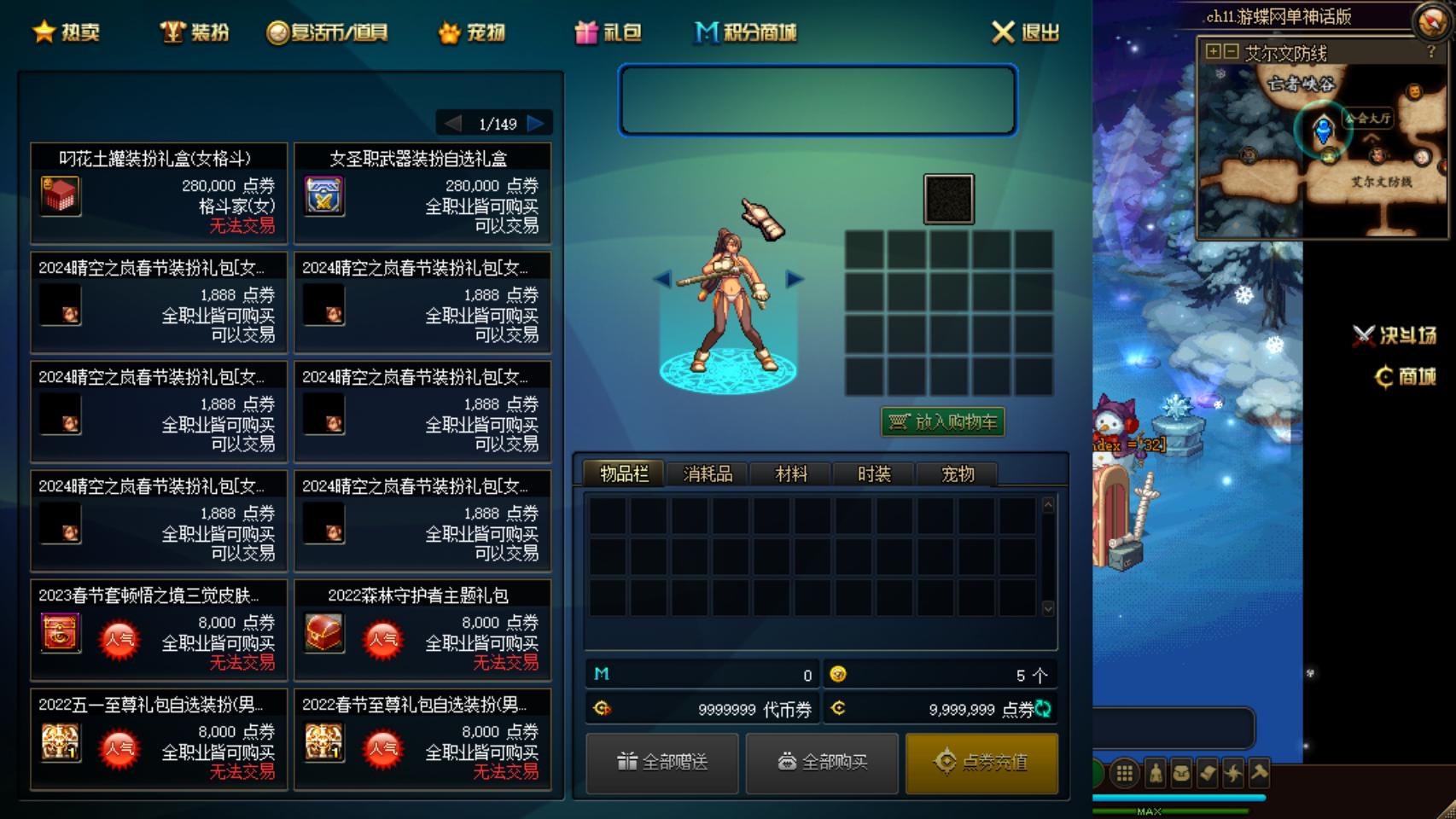Click 放入购物车 add to cart button

tap(943, 421)
